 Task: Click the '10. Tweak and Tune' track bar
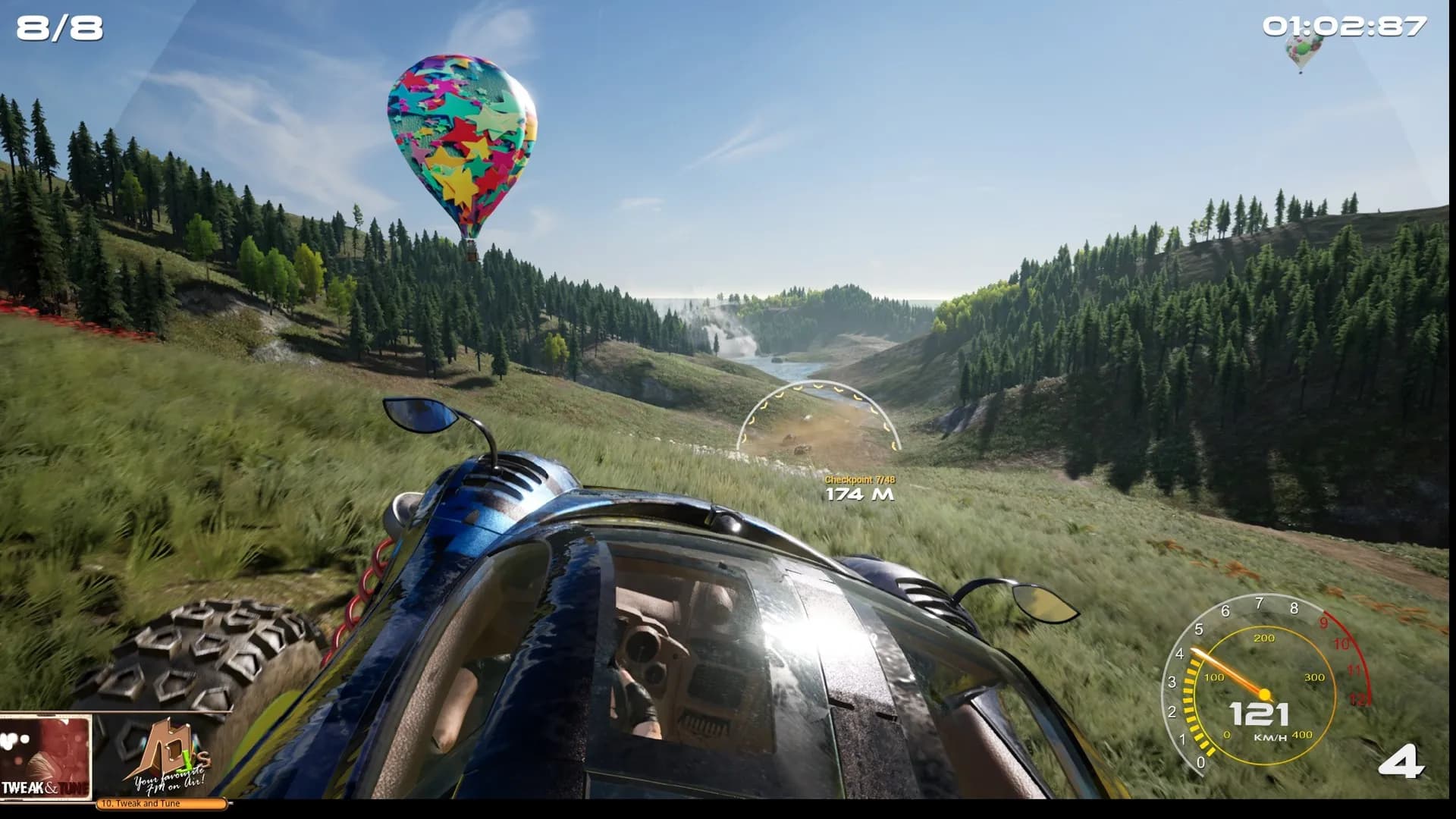(161, 804)
